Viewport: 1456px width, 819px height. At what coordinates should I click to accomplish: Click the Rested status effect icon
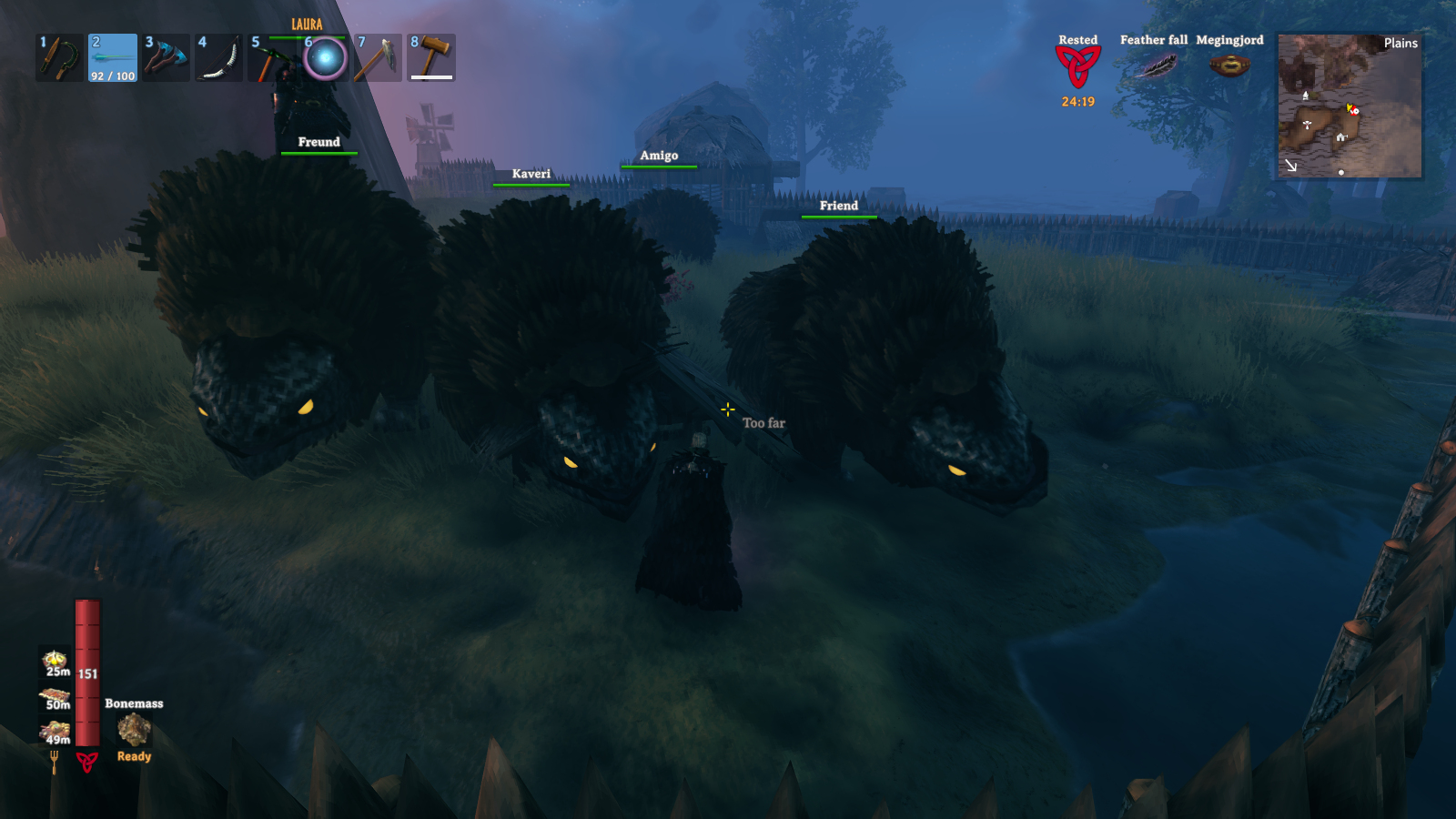click(1077, 66)
